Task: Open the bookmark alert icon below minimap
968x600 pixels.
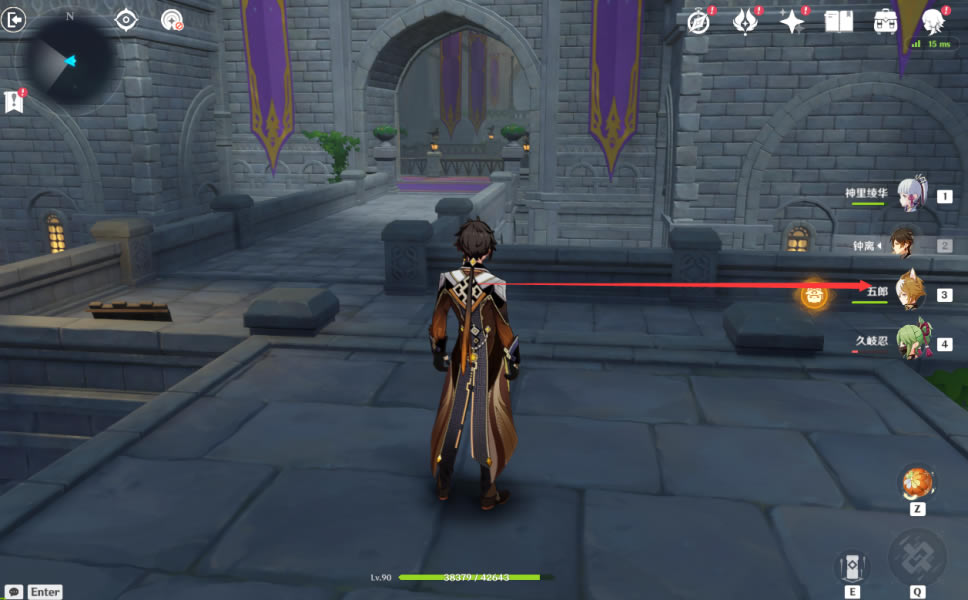Action: [x=14, y=101]
